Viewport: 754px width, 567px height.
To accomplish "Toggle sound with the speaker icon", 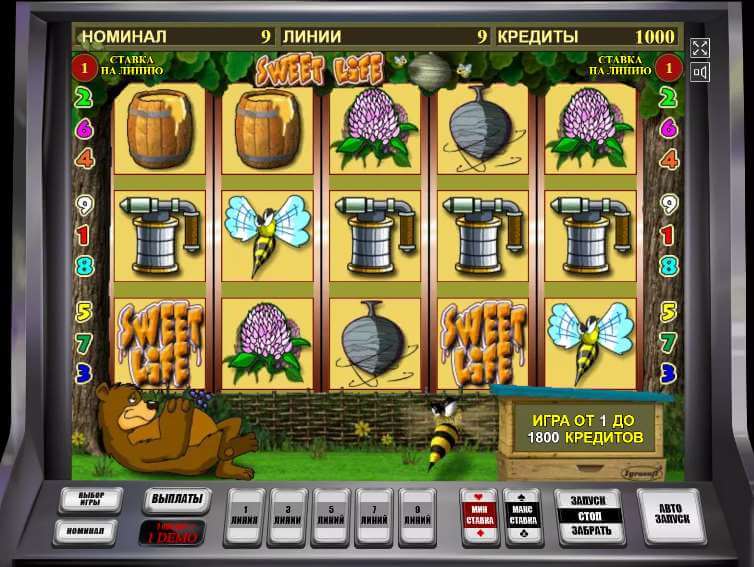I will (x=700, y=72).
